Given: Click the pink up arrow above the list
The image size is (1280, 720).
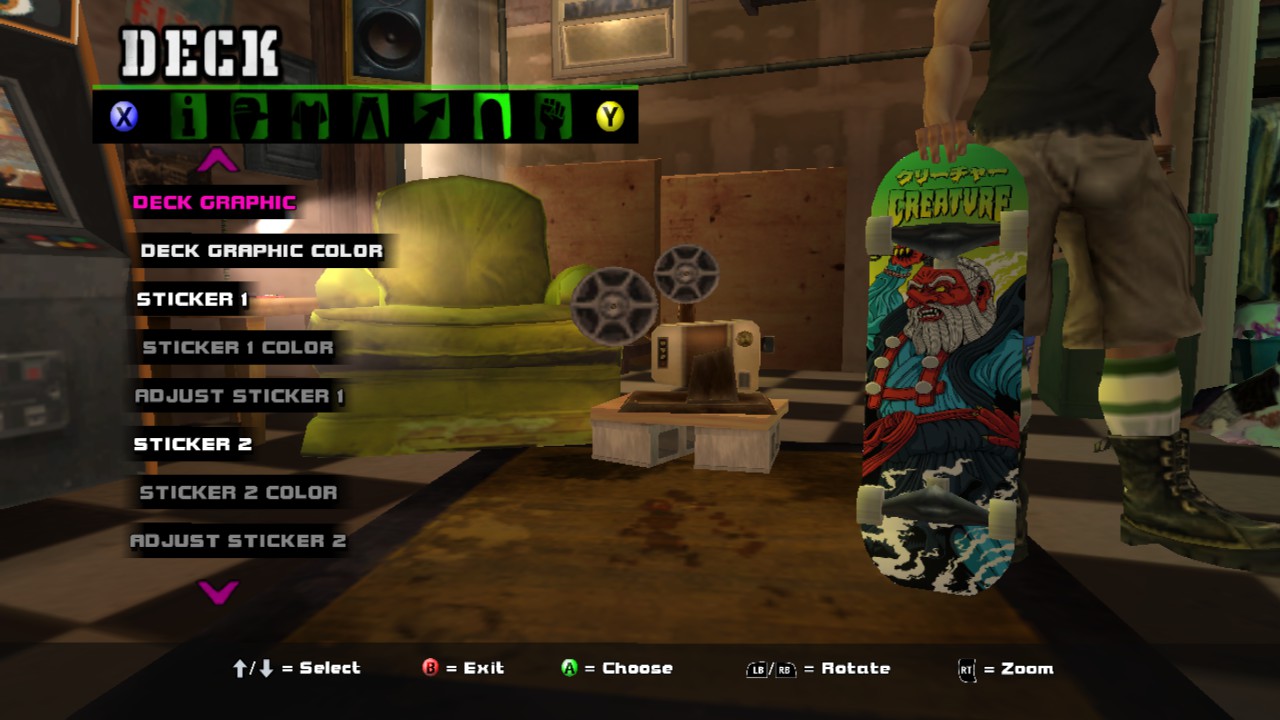Looking at the screenshot, I should click(217, 160).
